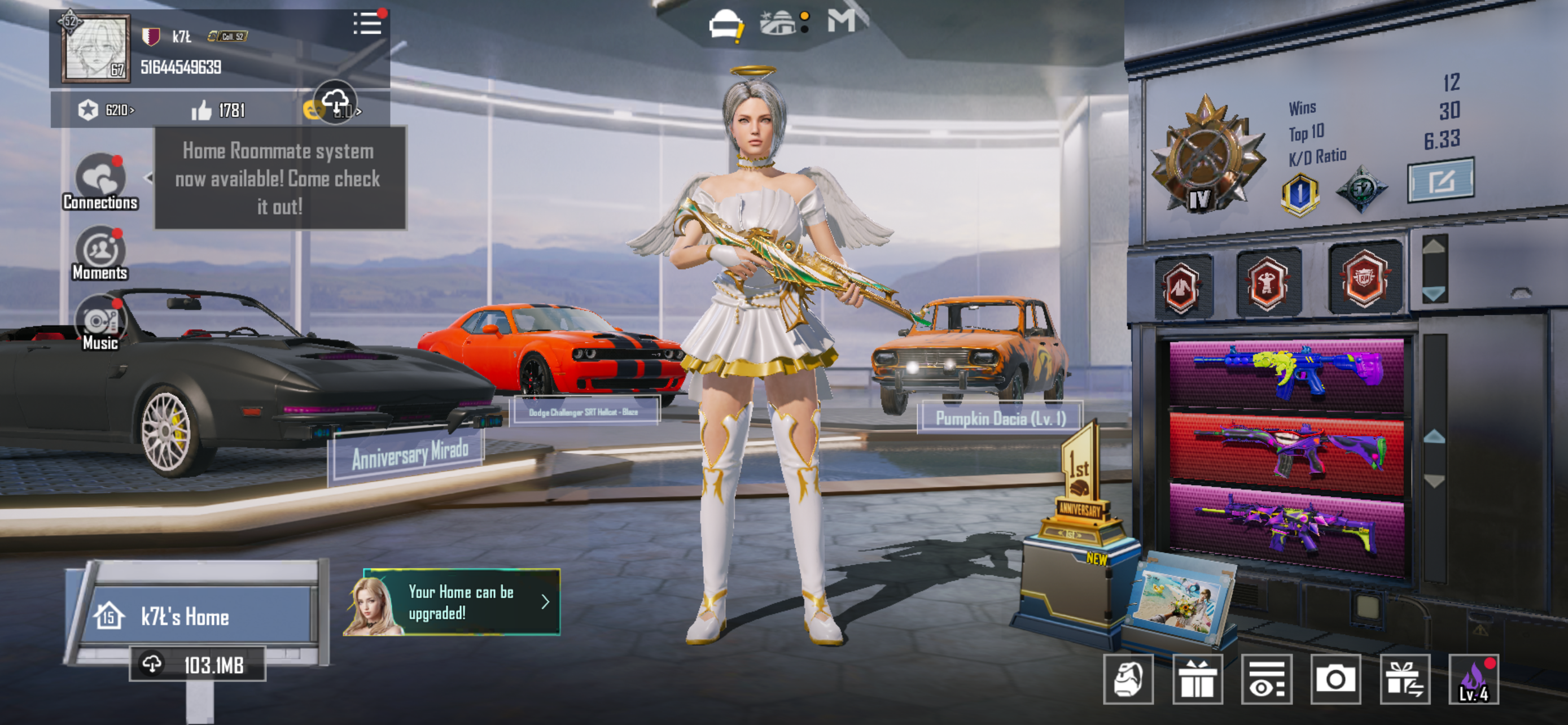Give a like using the thumbs-up icon
The width and height of the screenshot is (1568, 725).
pos(202,110)
